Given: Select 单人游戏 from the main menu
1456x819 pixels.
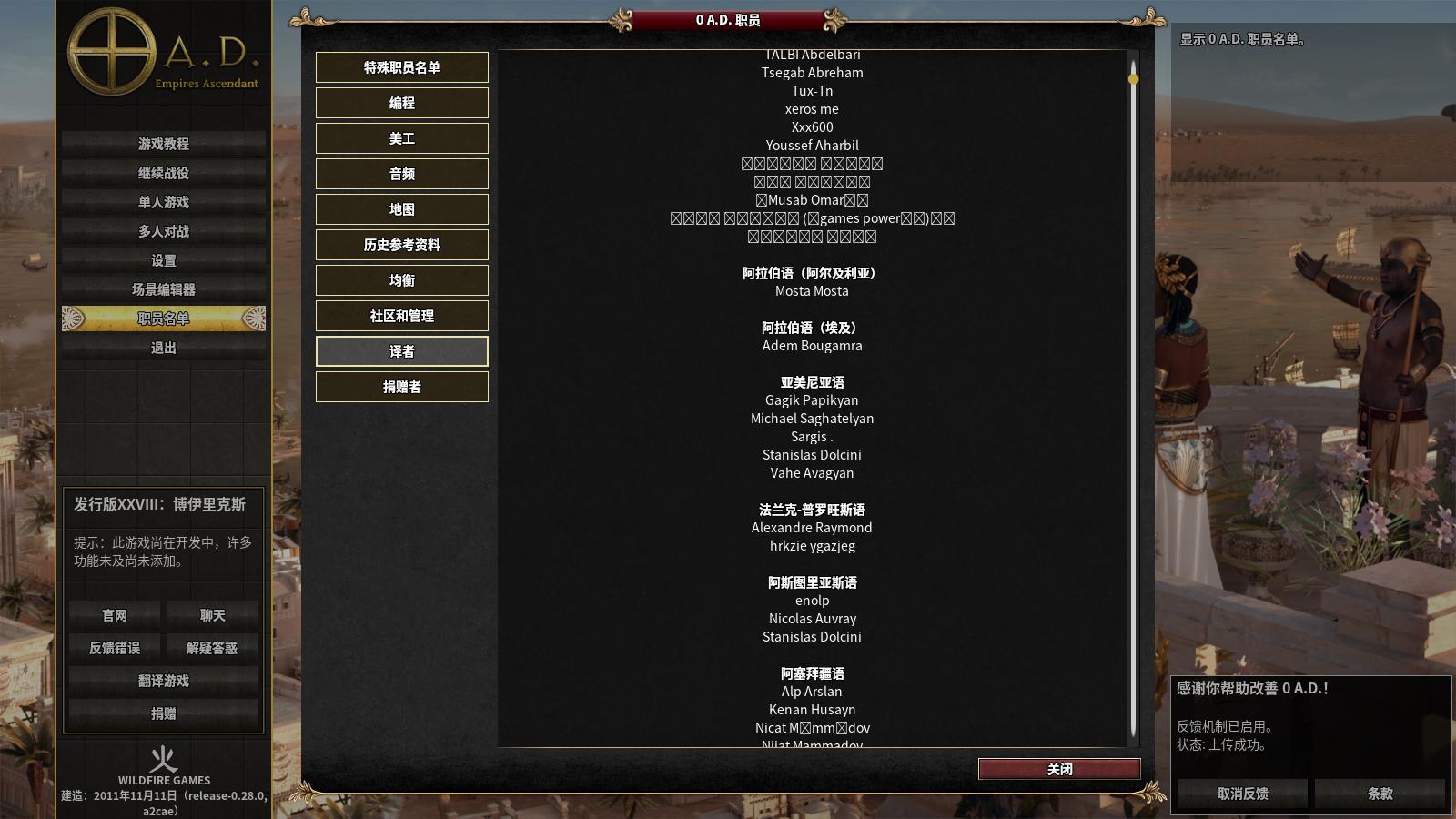Looking at the screenshot, I should (164, 202).
